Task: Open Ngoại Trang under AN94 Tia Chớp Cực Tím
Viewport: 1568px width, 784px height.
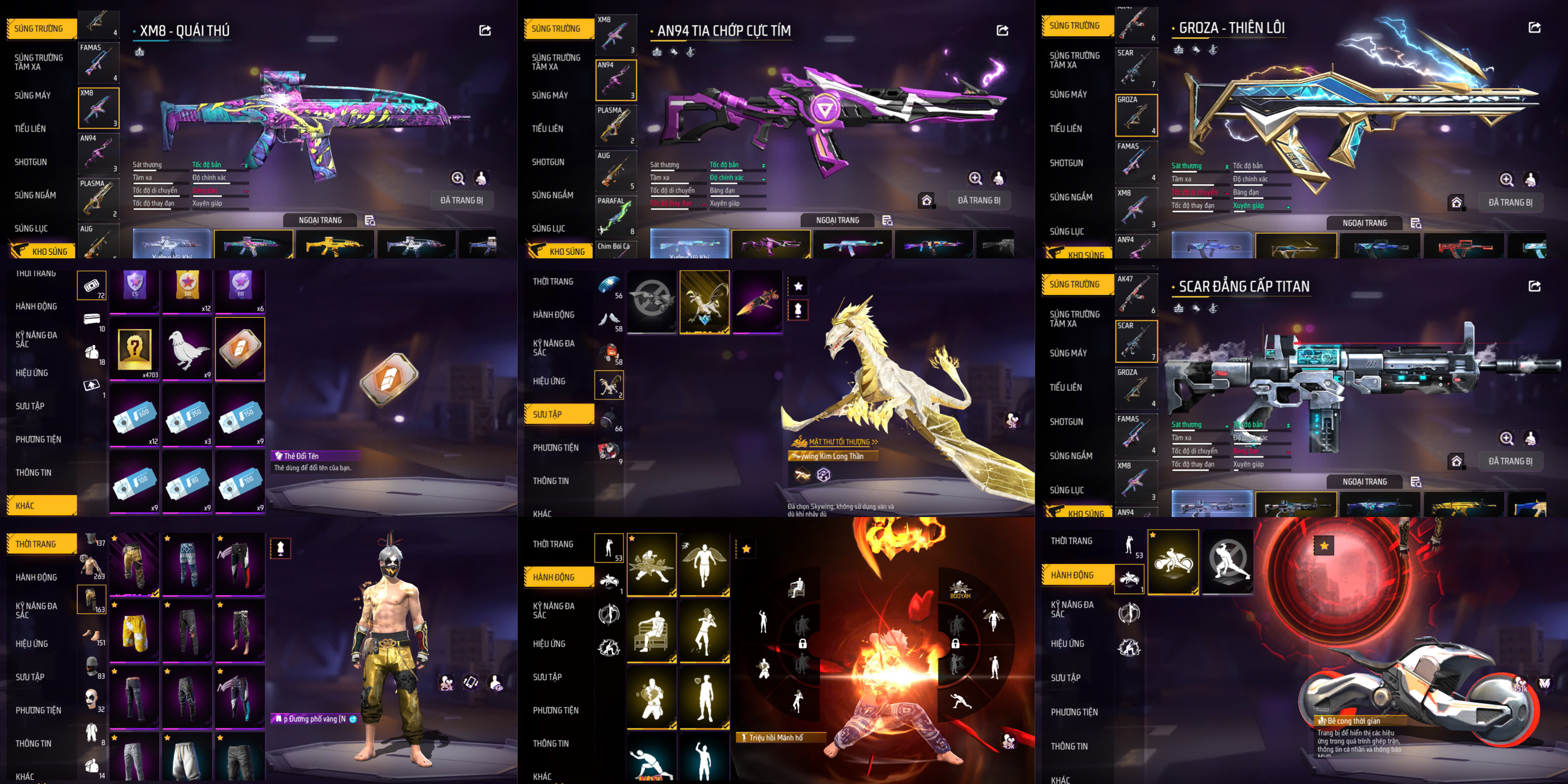Action: click(x=838, y=220)
